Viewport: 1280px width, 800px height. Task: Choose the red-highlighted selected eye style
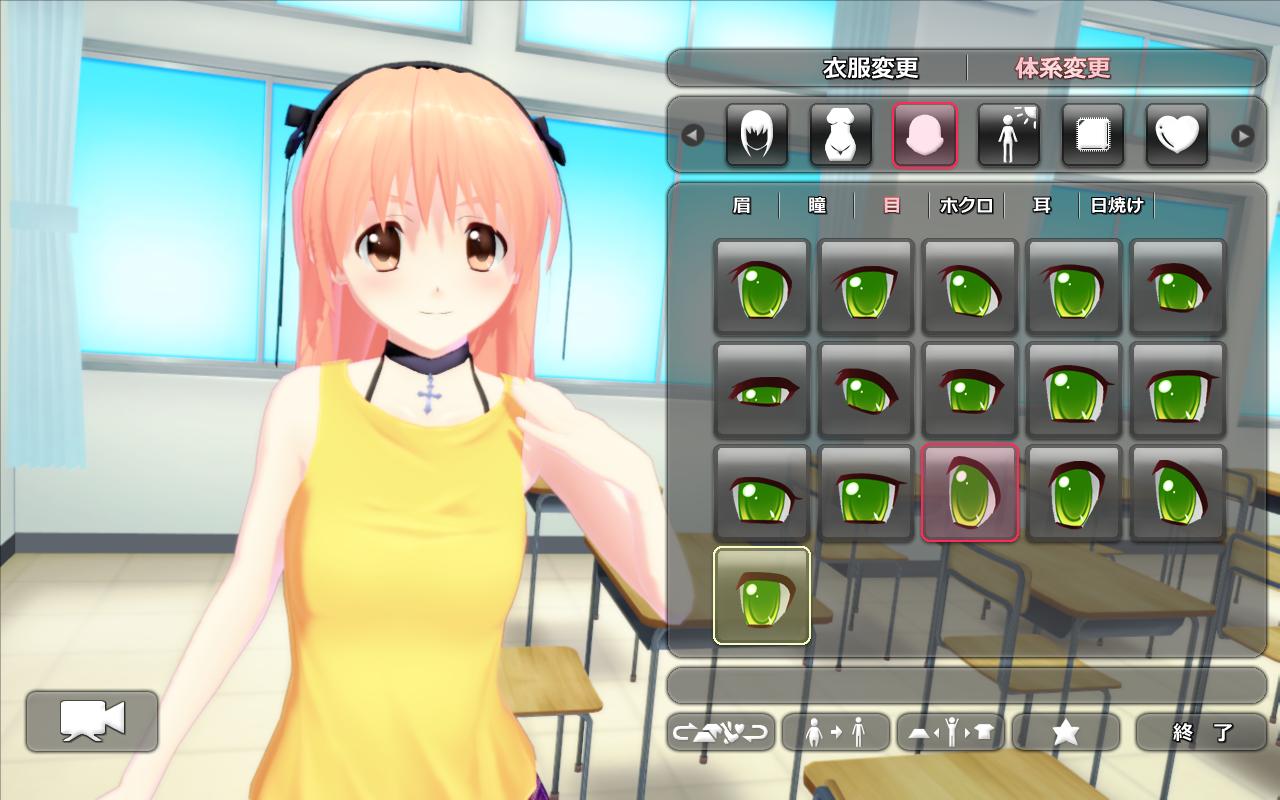(970, 493)
